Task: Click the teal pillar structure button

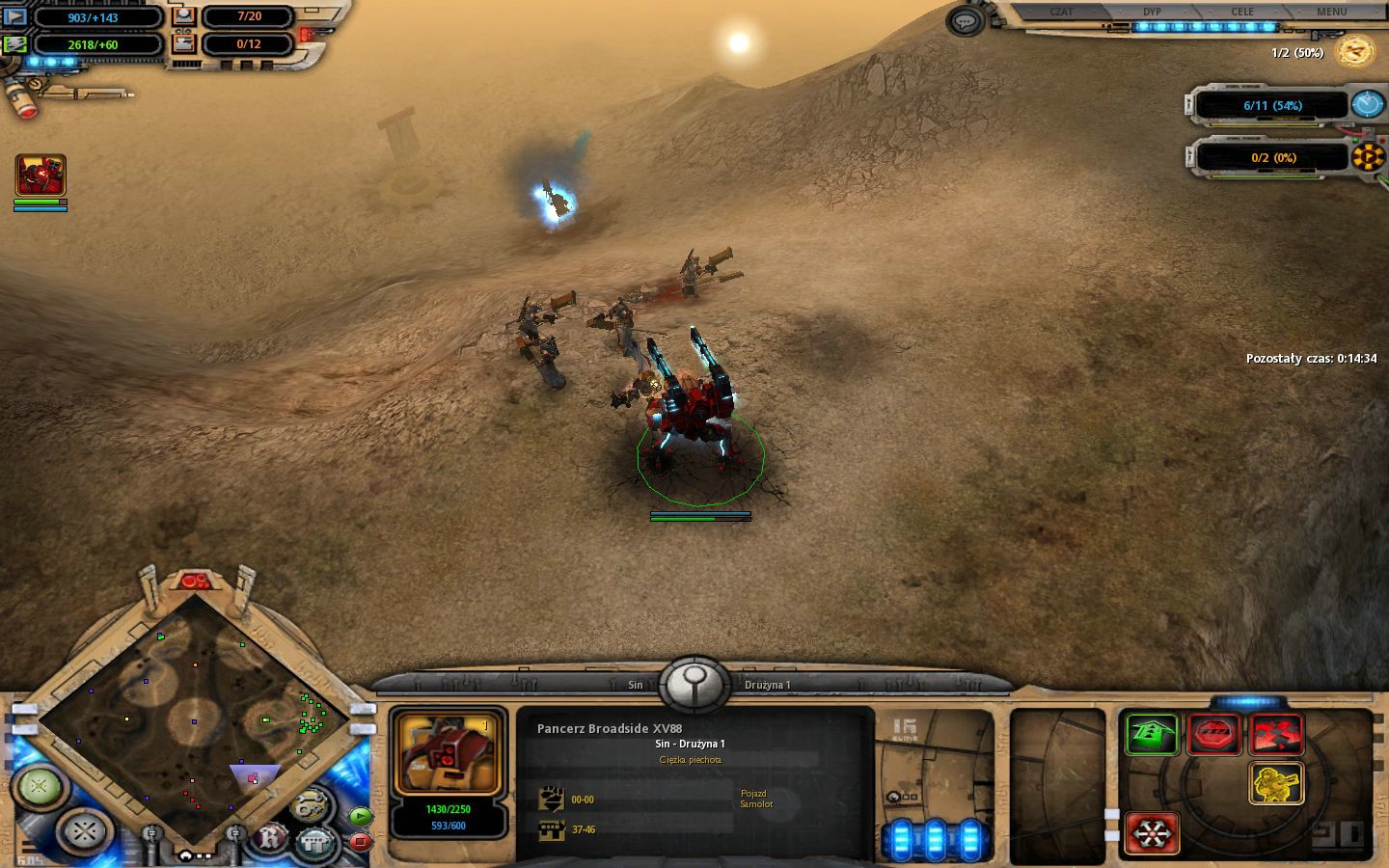Action: point(314,842)
